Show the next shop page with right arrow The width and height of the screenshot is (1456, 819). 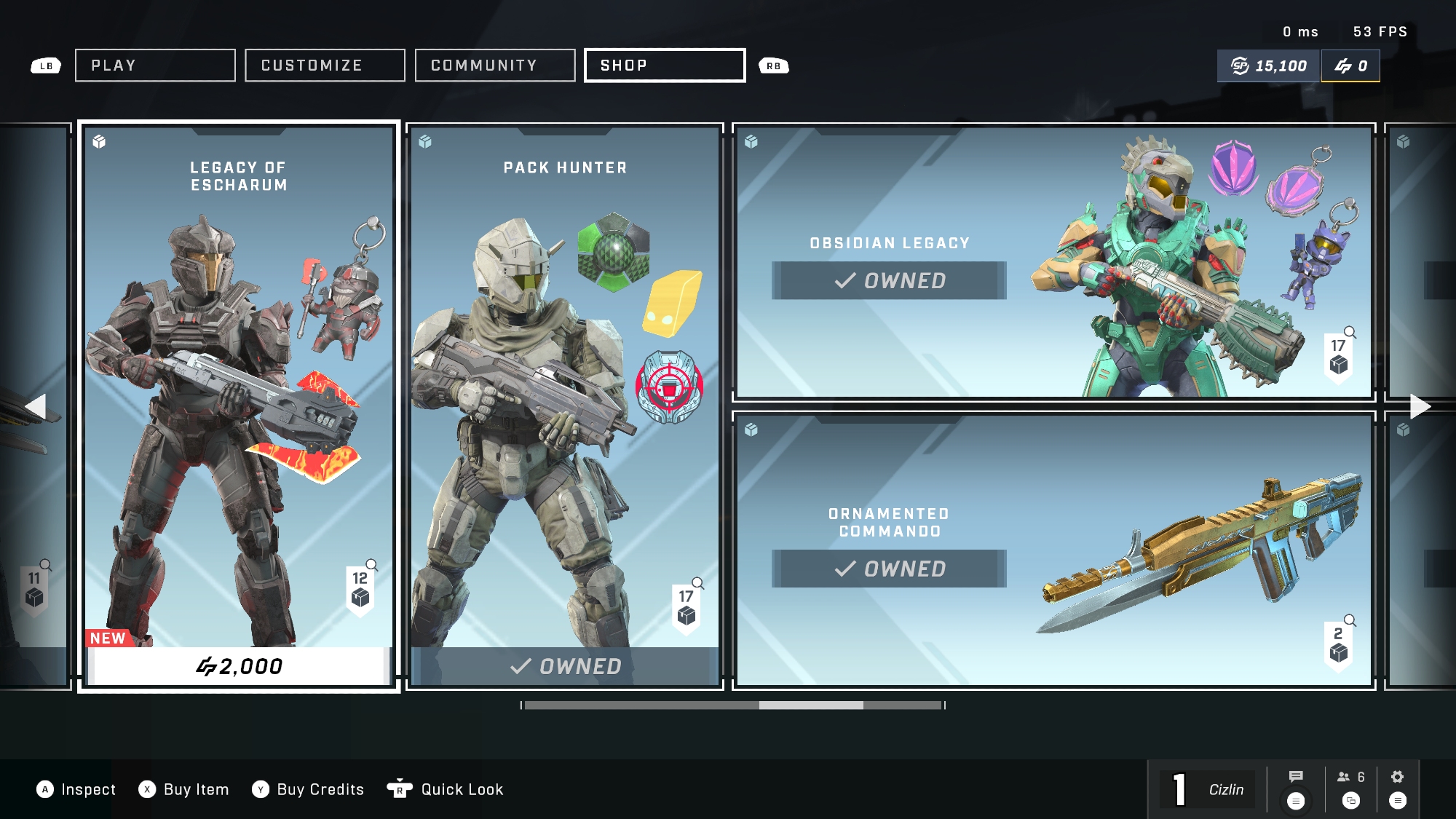pyautogui.click(x=1420, y=406)
